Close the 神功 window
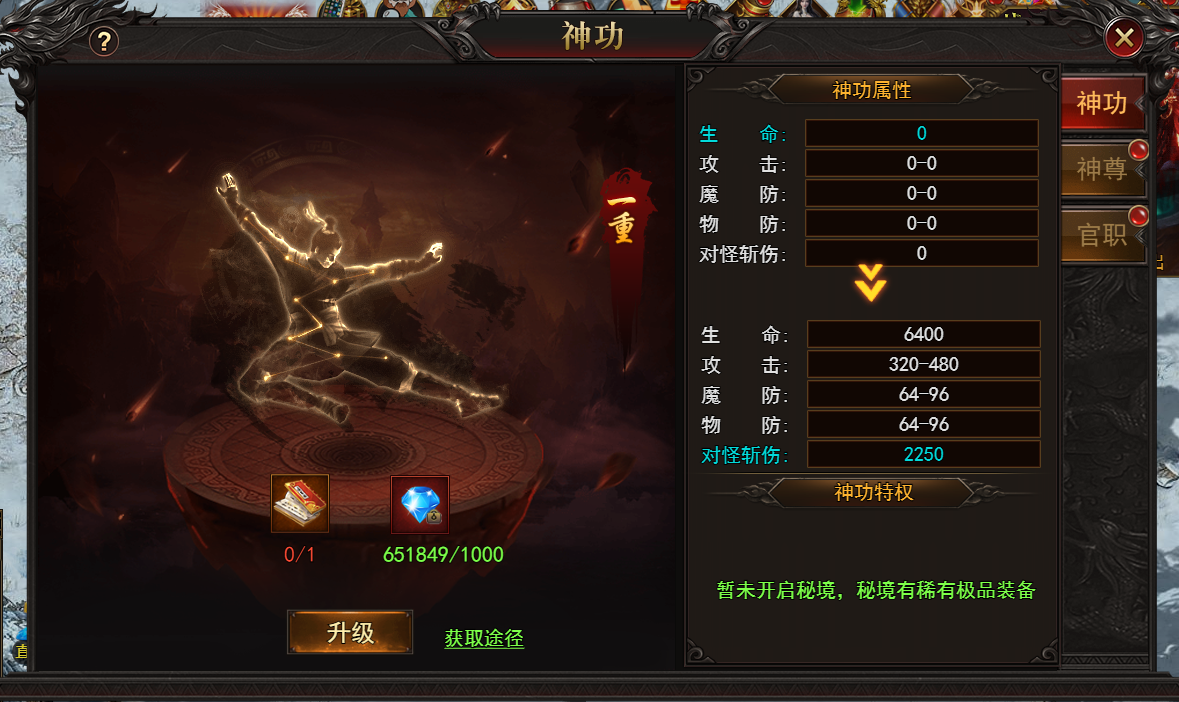The image size is (1179, 702). point(1124,39)
